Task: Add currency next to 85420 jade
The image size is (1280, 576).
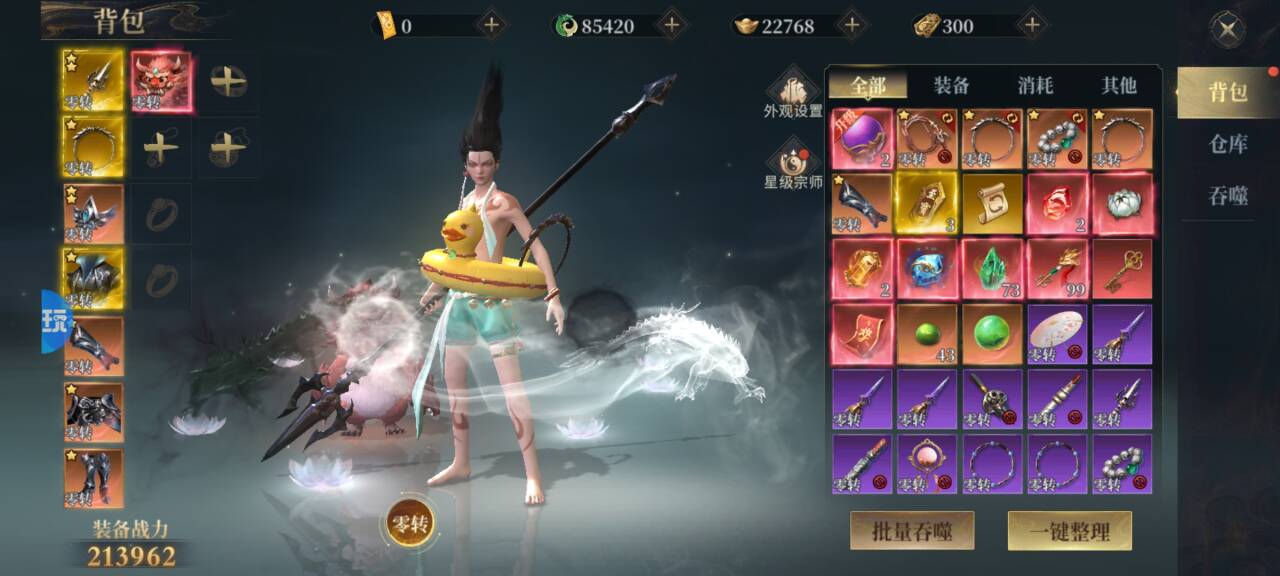Action: (670, 25)
